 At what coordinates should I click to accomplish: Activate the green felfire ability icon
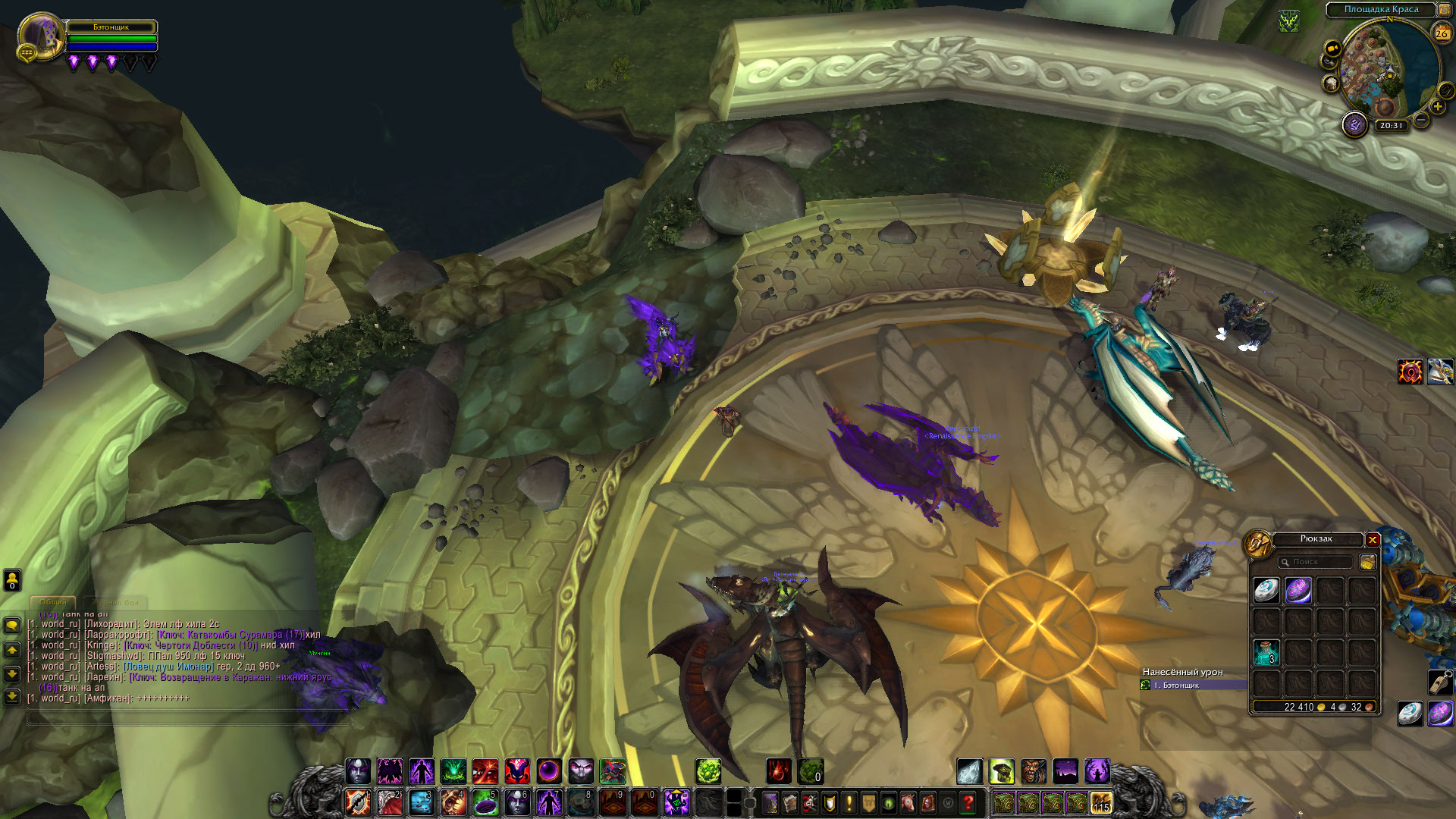[453, 771]
